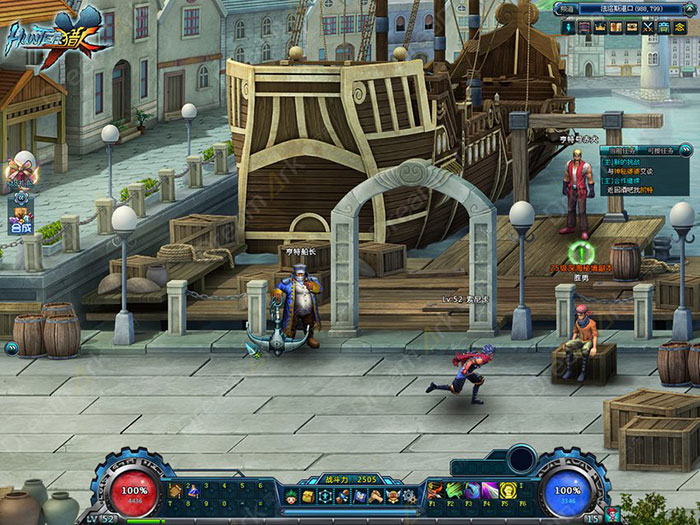
Task: Activate the yellow F5 skill icon
Action: pyautogui.click(x=508, y=490)
